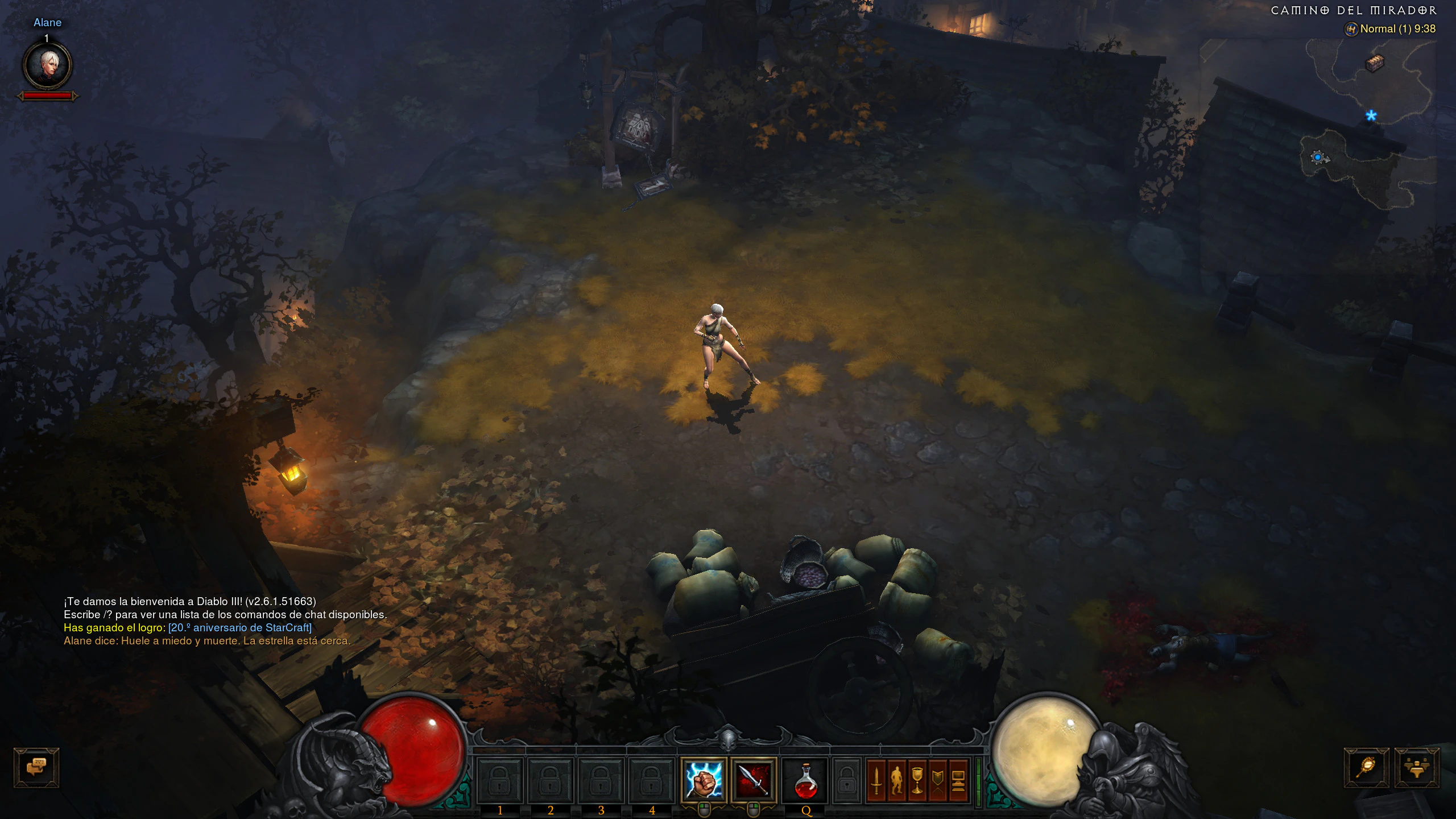Click the Normal difficulty indicator icon
The image size is (1456, 819).
(x=1351, y=29)
